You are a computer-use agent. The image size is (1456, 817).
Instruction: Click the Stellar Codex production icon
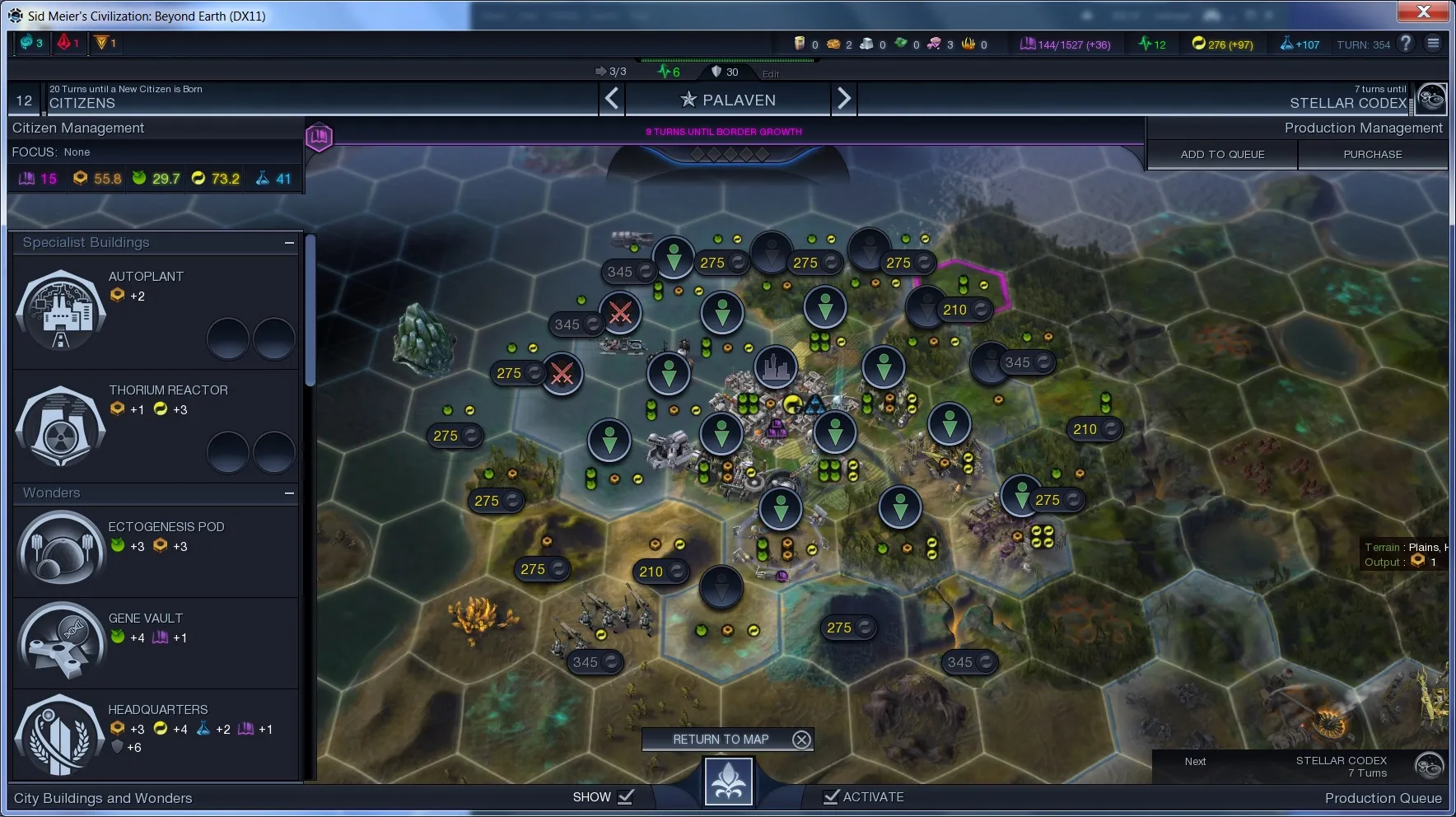[x=1431, y=99]
